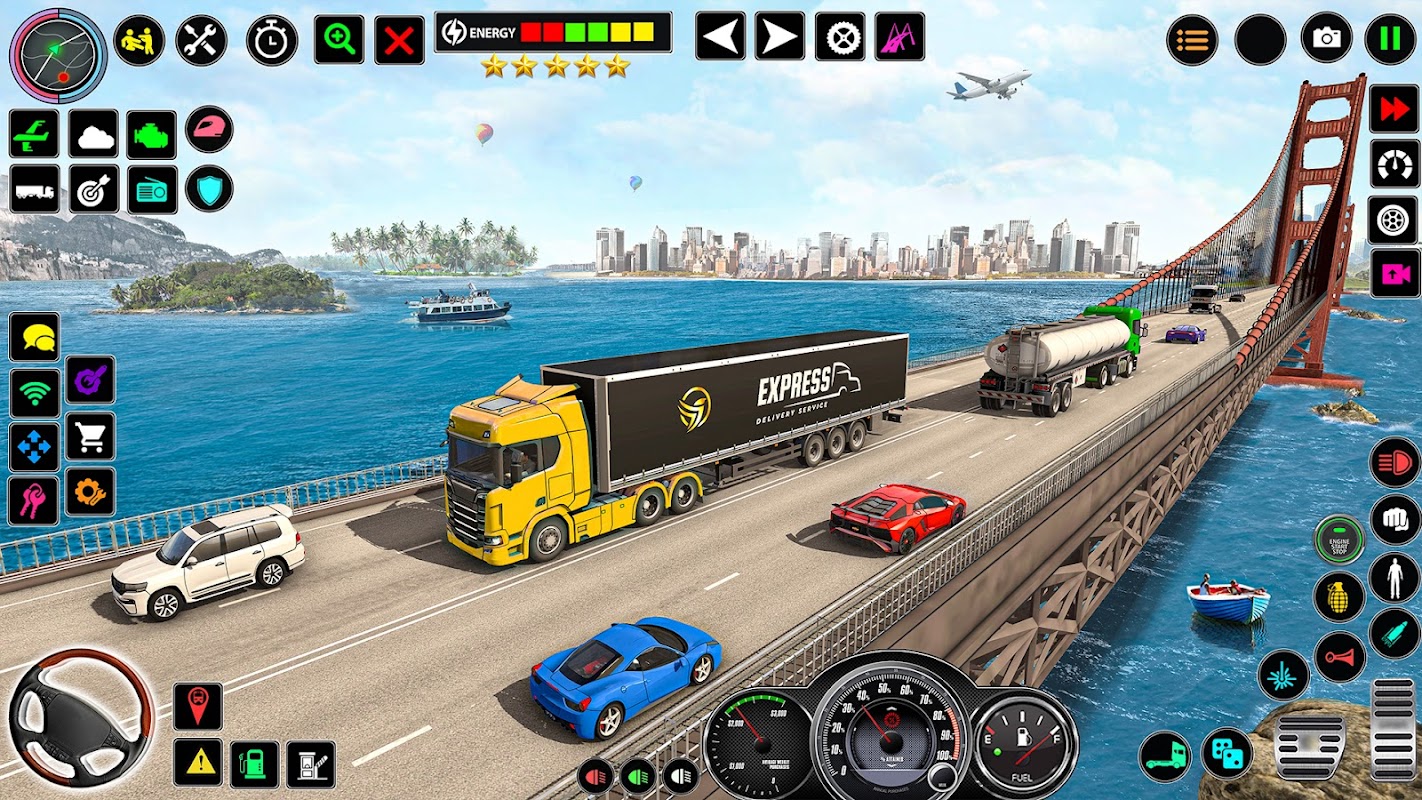
Task: Steer with the right arrow button
Action: [780, 37]
